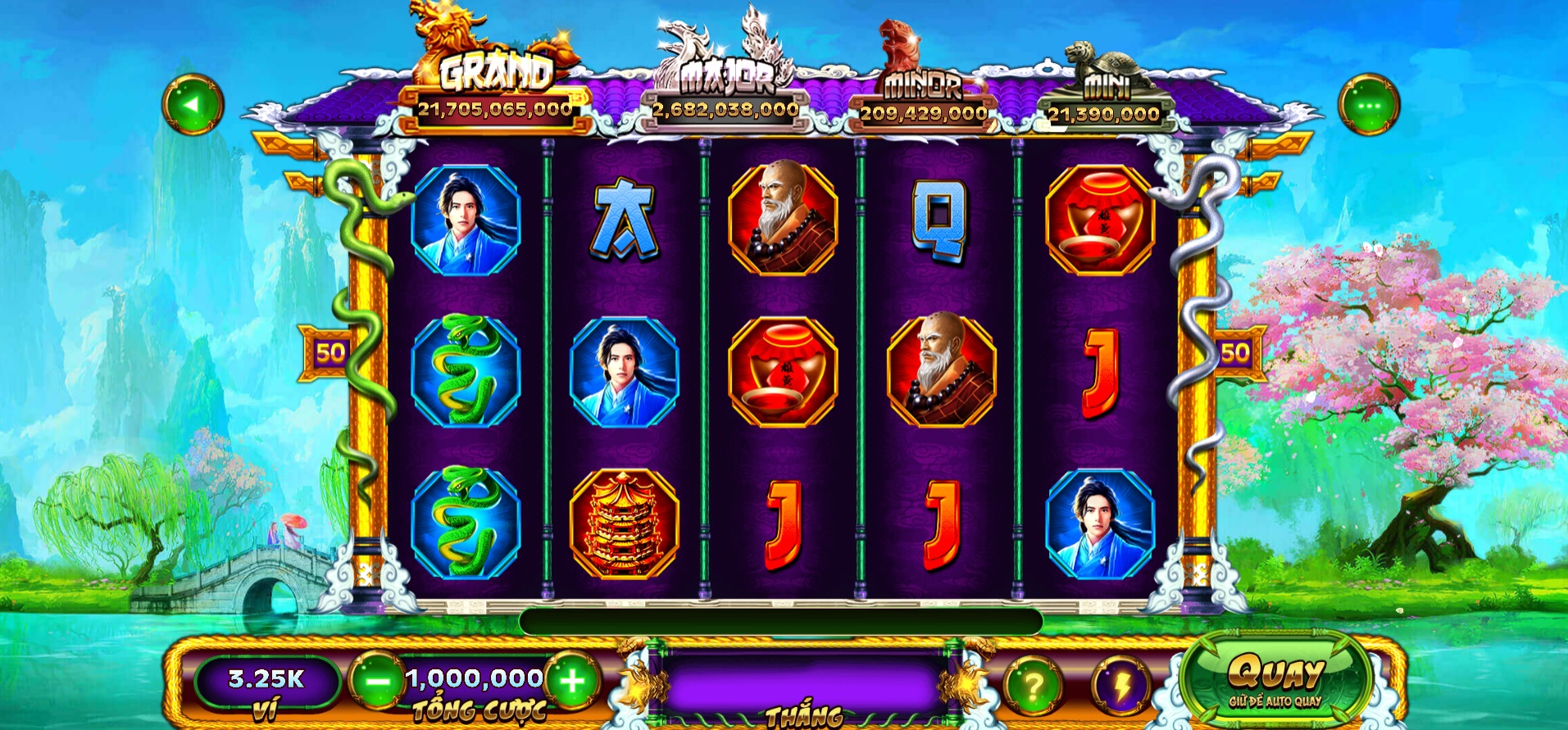This screenshot has width=1568, height=730.
Task: Open the green three-dots options menu
Action: 1368,105
